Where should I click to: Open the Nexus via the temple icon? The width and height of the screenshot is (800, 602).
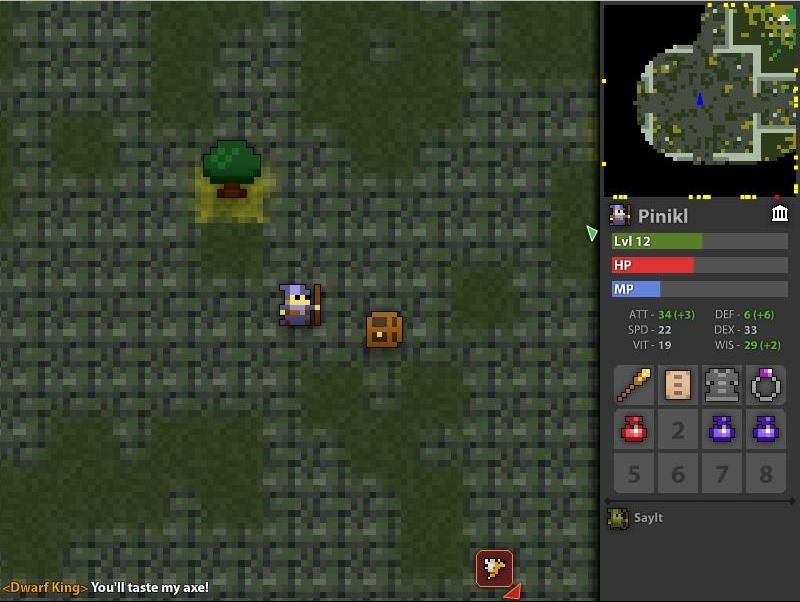coord(780,214)
